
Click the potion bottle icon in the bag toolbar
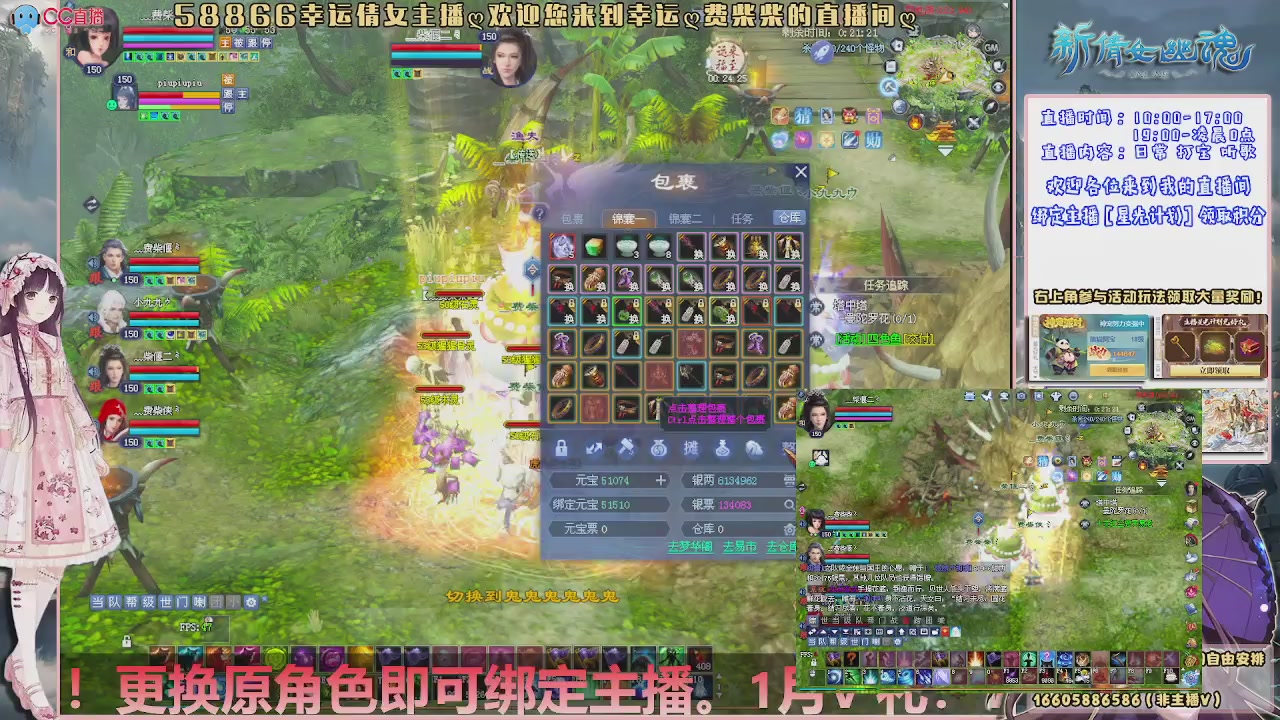tap(722, 448)
